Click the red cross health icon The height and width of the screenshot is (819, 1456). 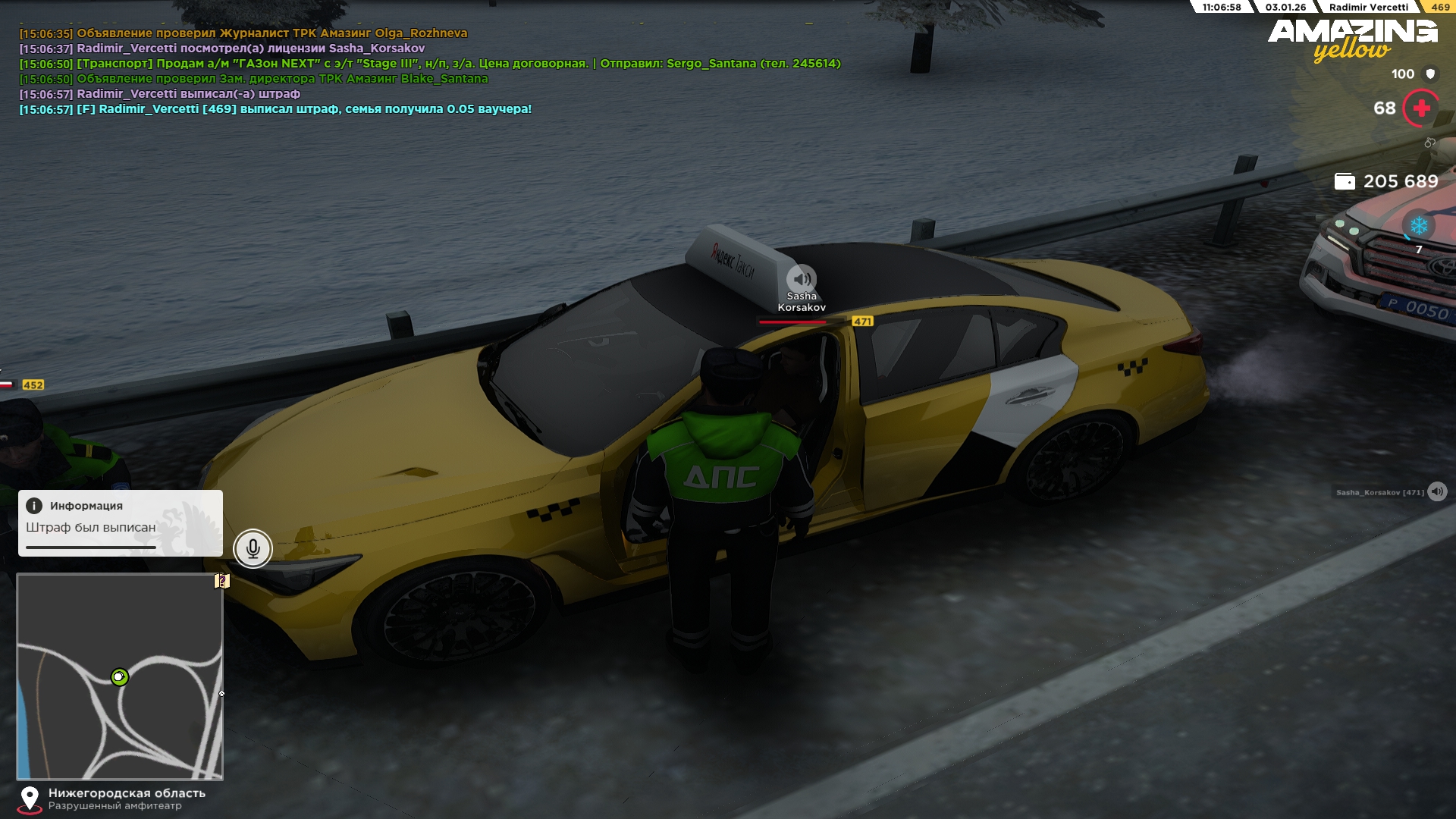[1421, 108]
